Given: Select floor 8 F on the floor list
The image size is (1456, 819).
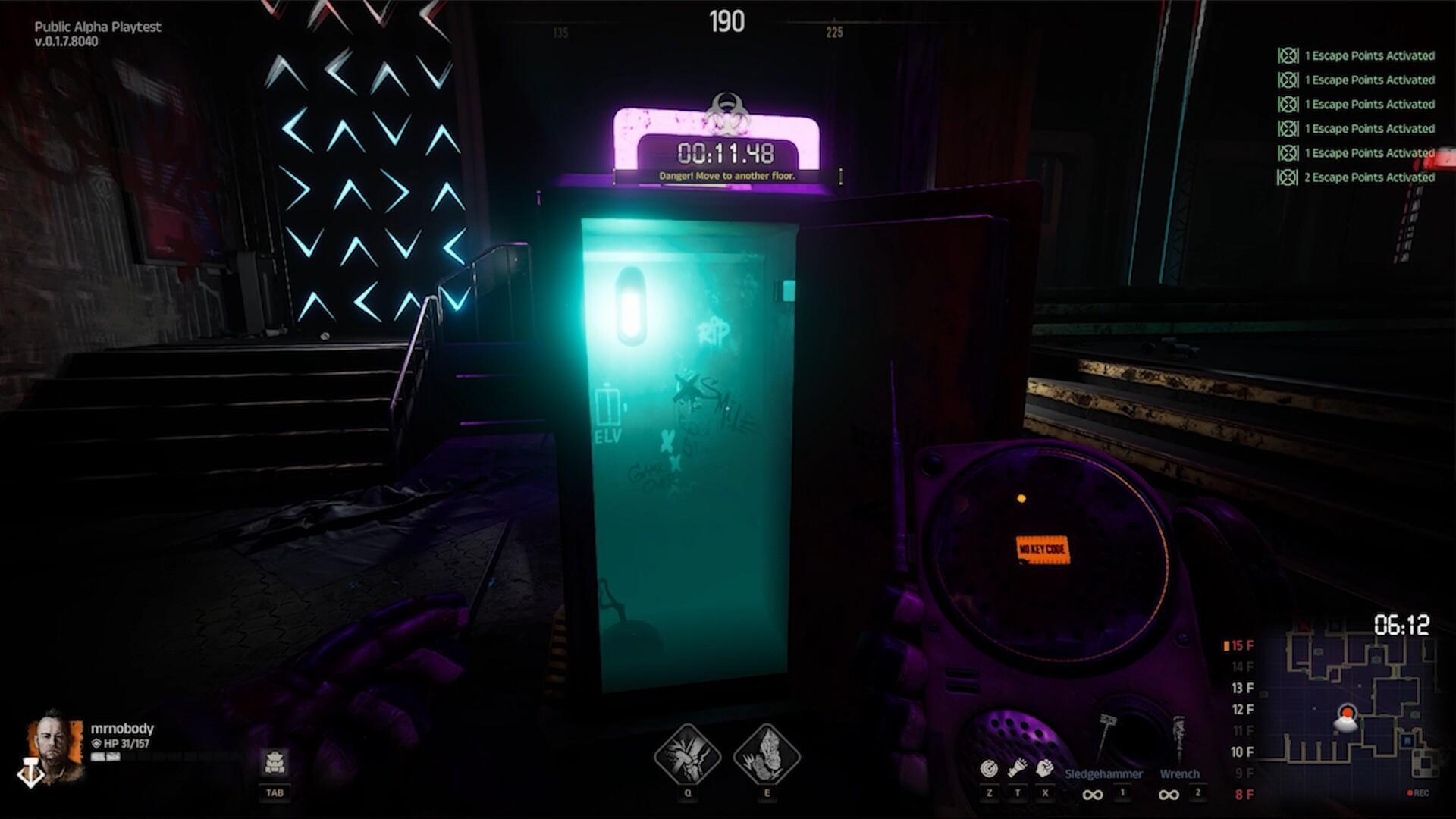Looking at the screenshot, I should click(x=1244, y=794).
